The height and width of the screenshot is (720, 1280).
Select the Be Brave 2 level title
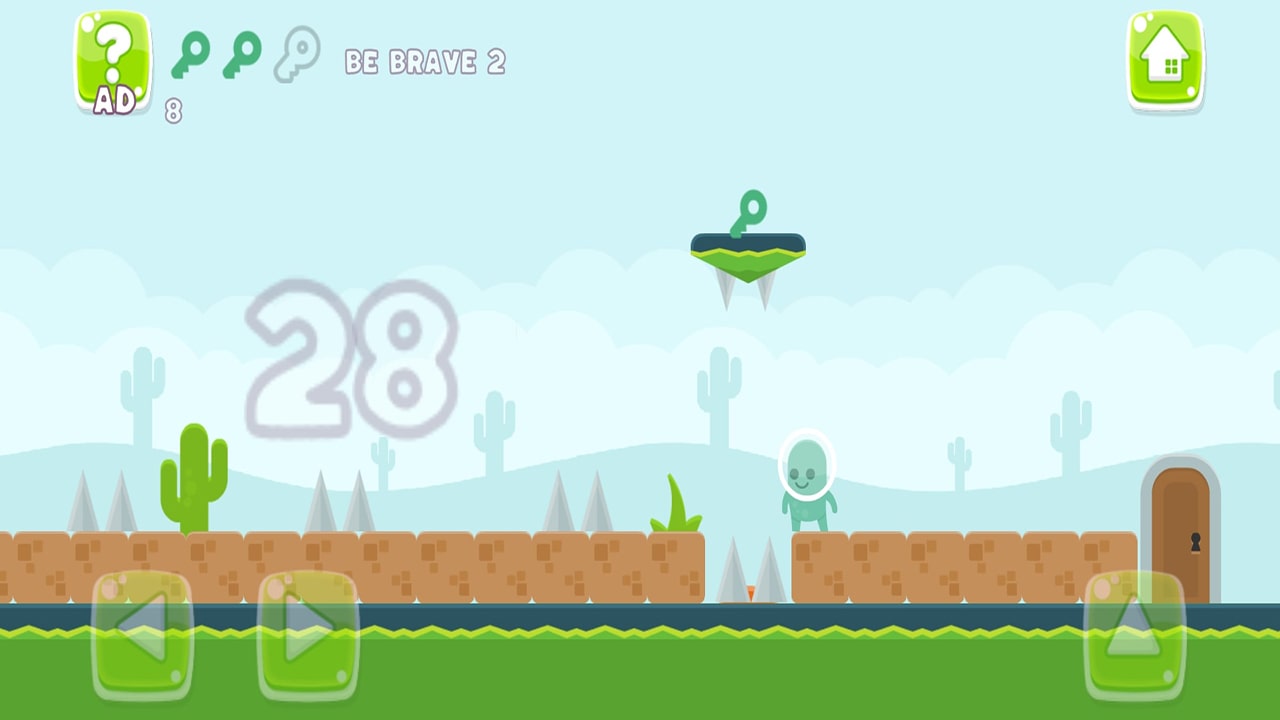click(x=426, y=62)
